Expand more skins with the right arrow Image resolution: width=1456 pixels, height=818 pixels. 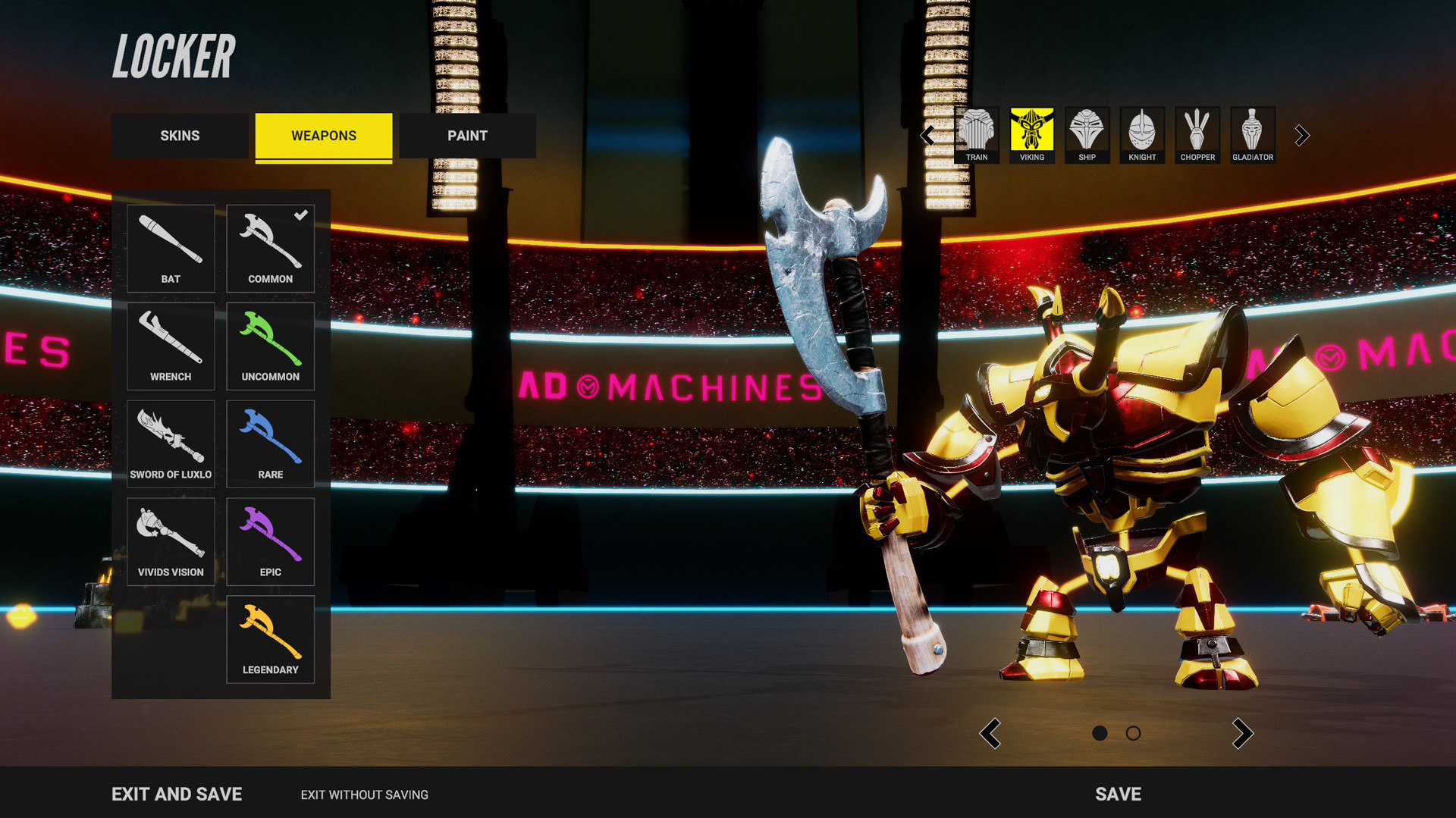[x=1302, y=135]
